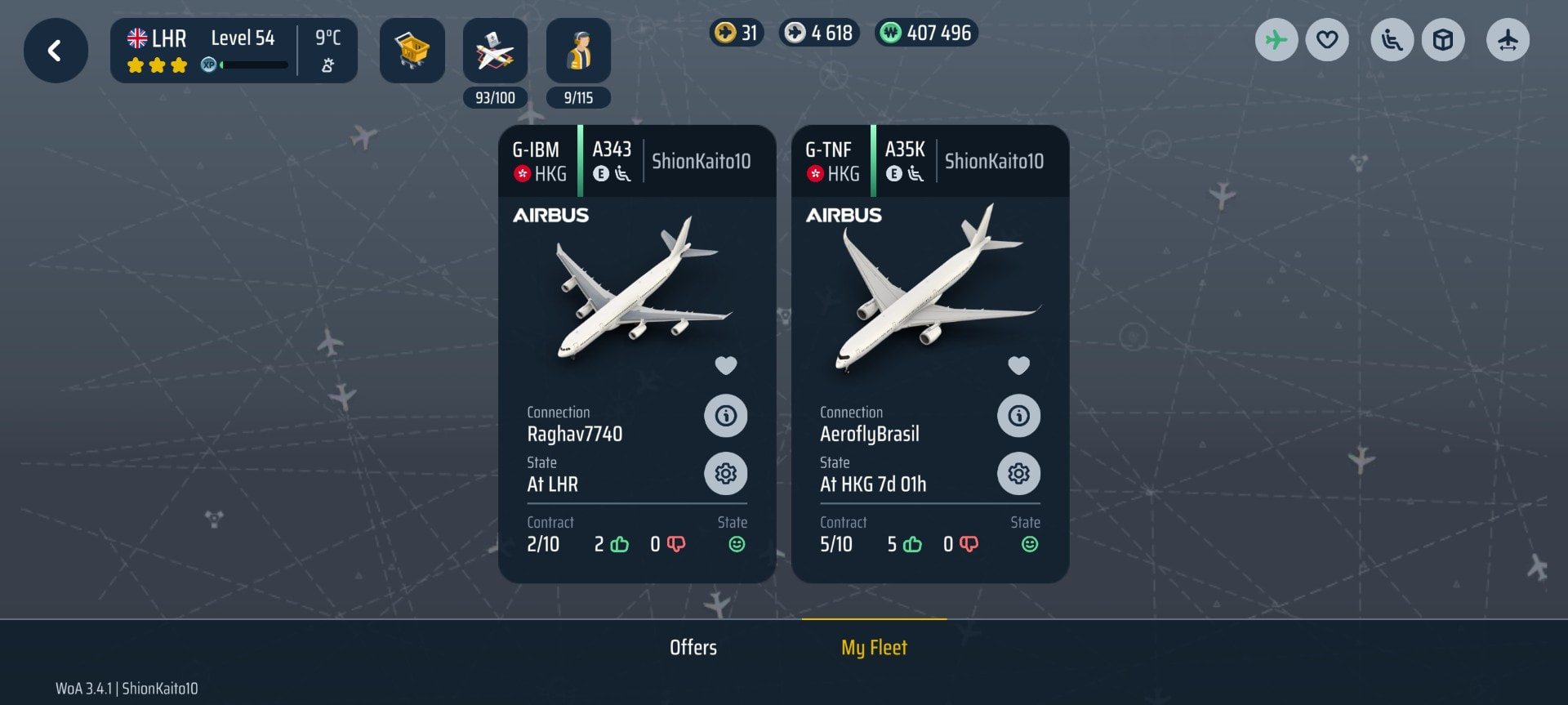Open settings gear for G-TNF plane

click(x=1018, y=474)
